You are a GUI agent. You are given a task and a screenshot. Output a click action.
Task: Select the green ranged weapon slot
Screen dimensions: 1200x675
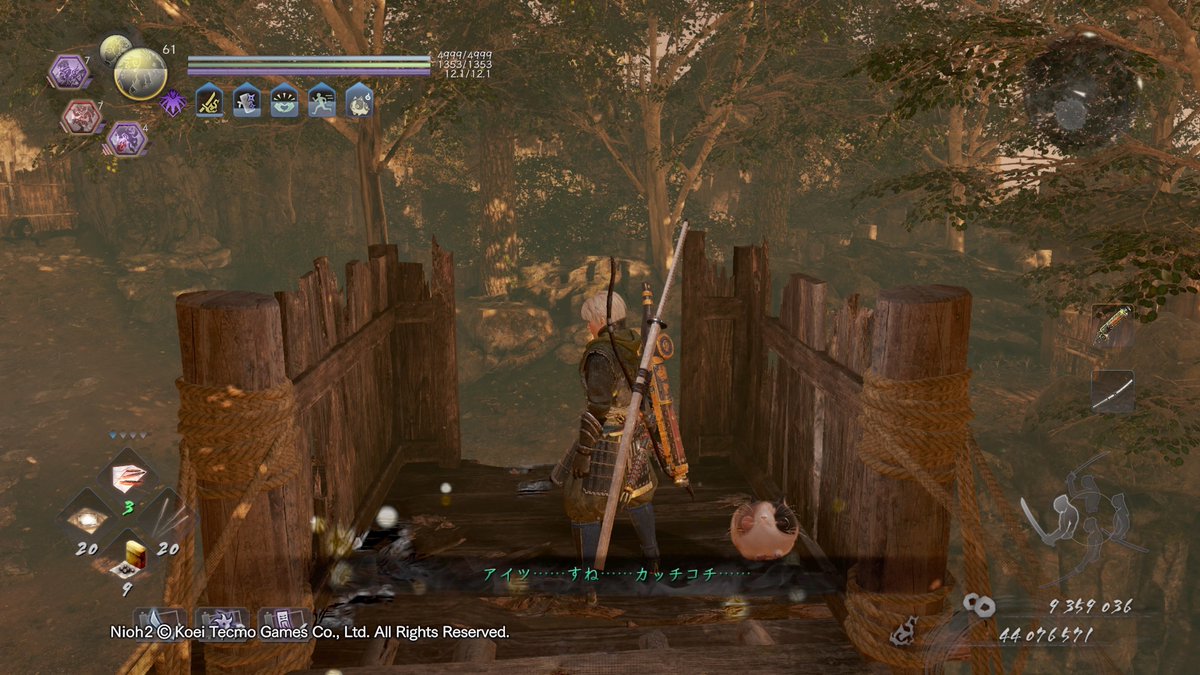1112,327
